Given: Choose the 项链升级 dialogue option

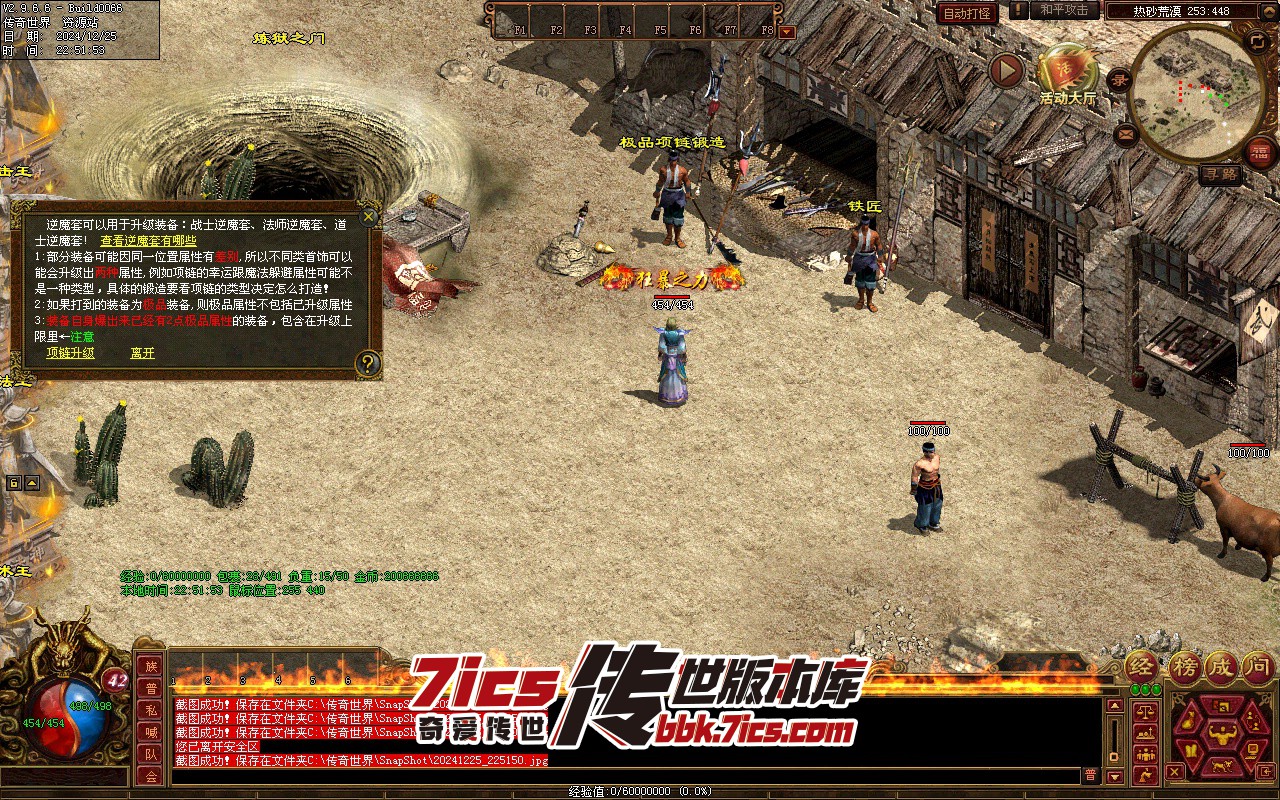Looking at the screenshot, I should coord(70,353).
